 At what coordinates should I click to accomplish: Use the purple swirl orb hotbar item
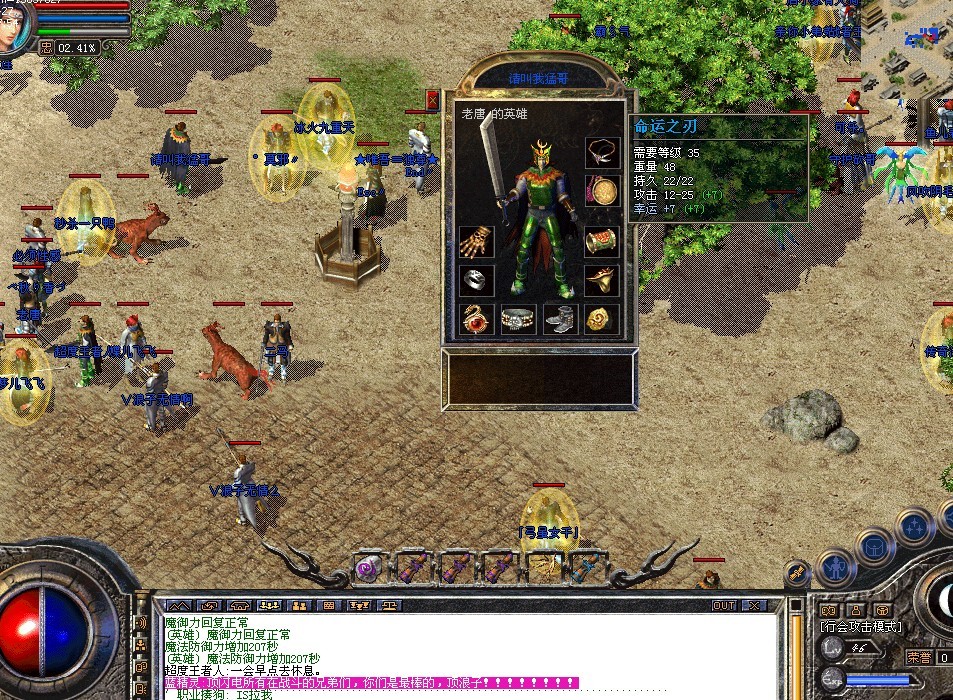(367, 569)
